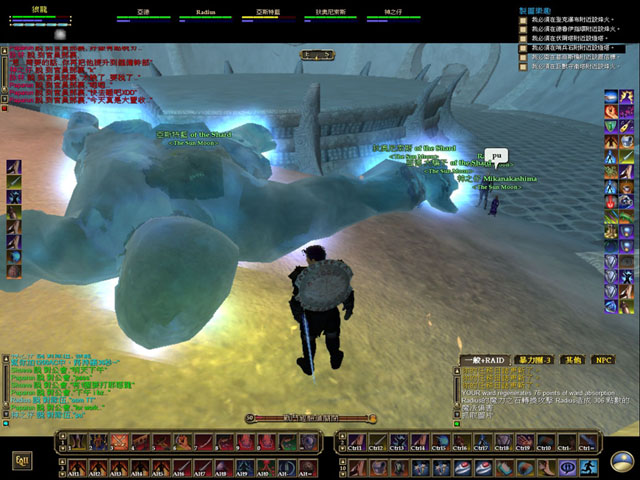
Task: Select your own player frame at top left
Action: point(40,14)
